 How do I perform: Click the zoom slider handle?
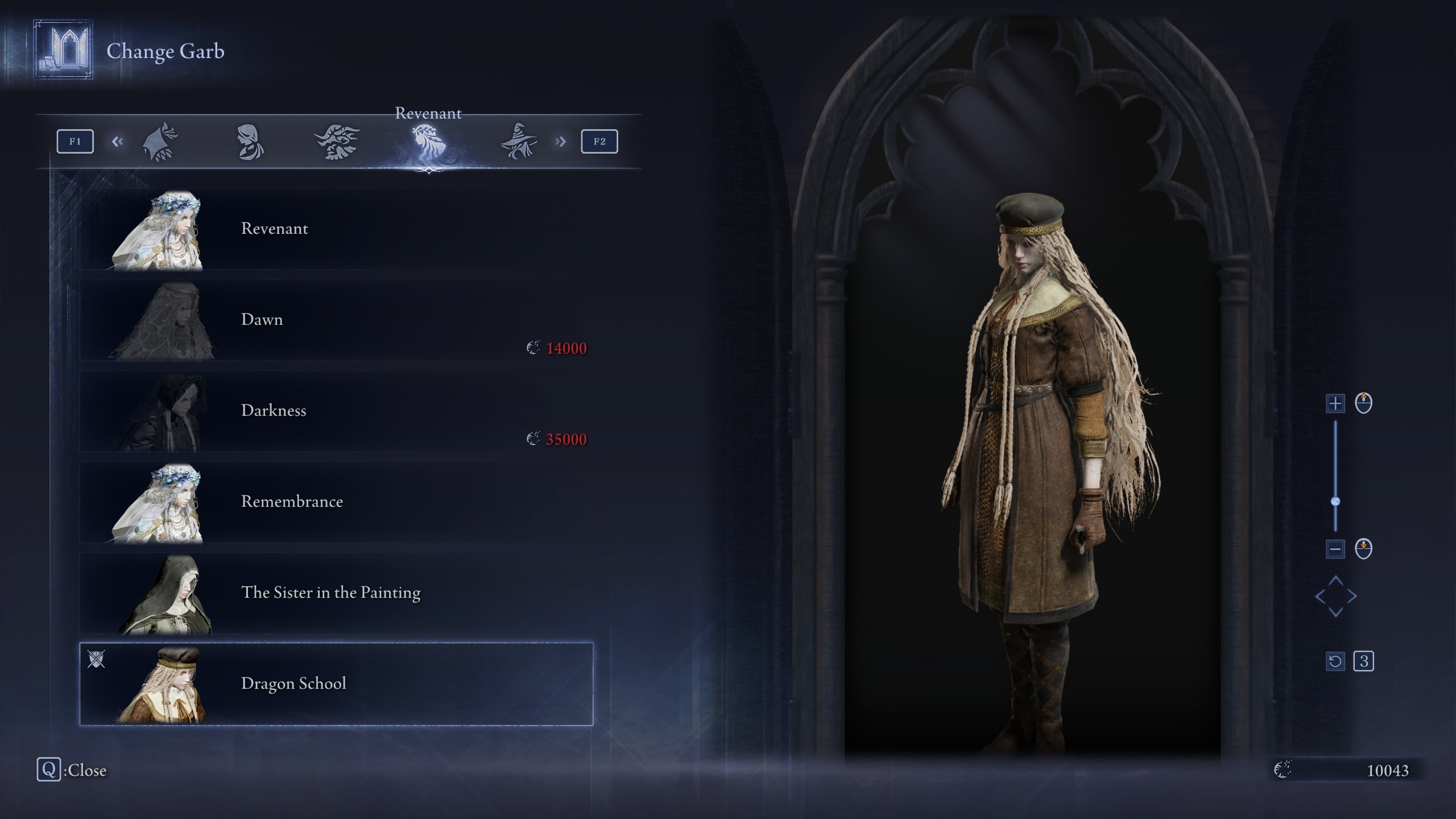pos(1335,501)
